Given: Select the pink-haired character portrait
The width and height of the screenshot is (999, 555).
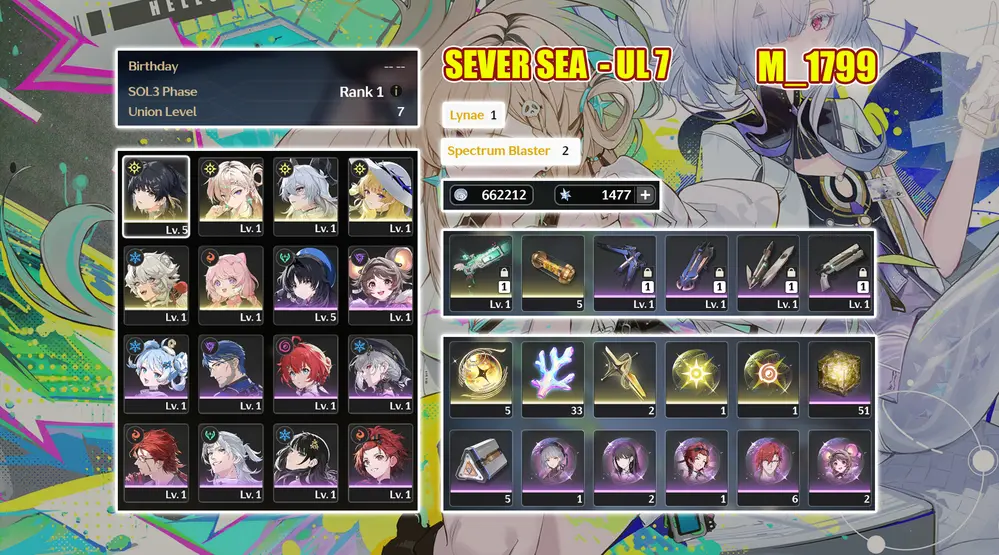Looking at the screenshot, I should tap(231, 285).
